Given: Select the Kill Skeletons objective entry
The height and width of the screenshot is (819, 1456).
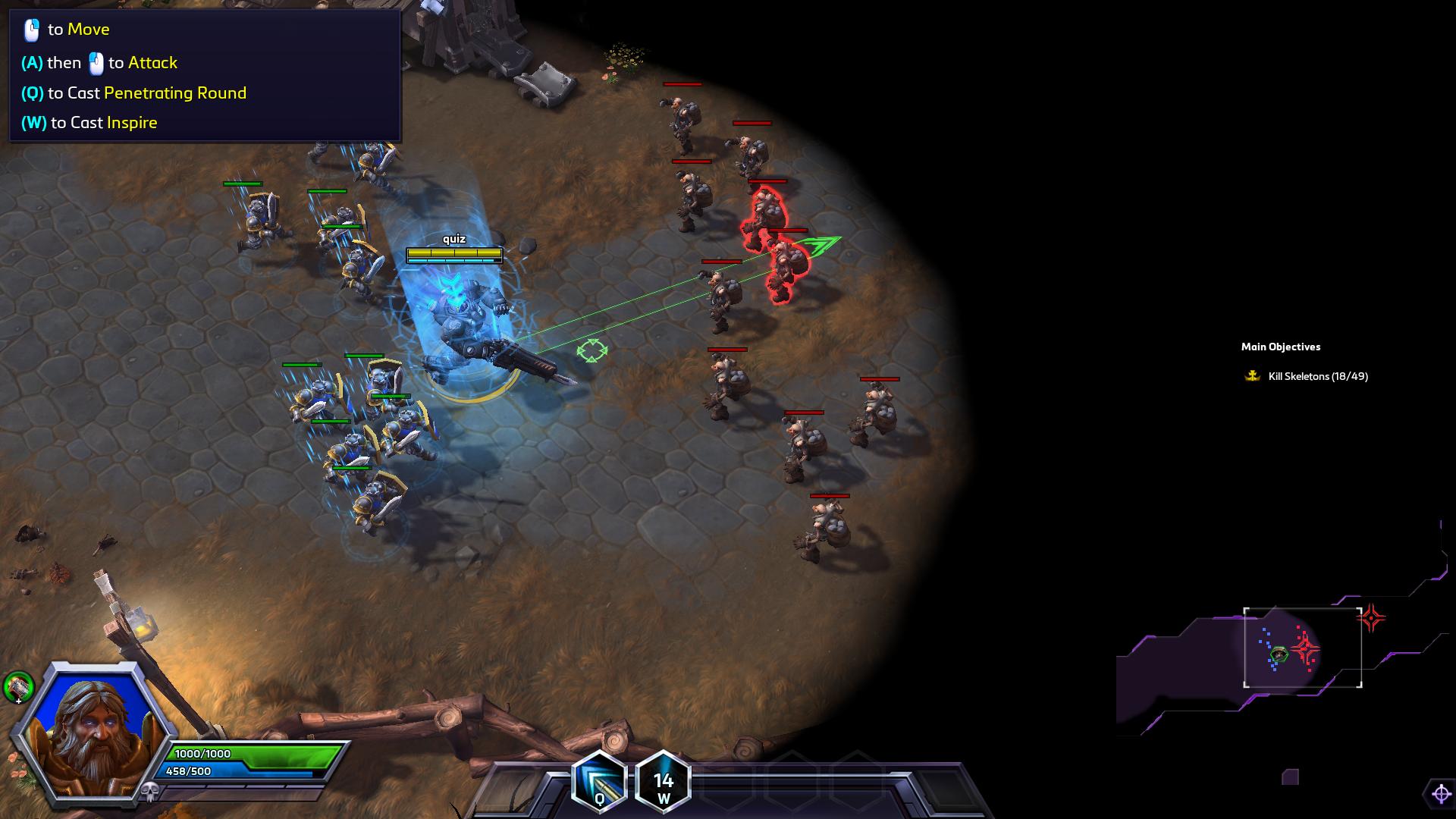Looking at the screenshot, I should point(1317,376).
